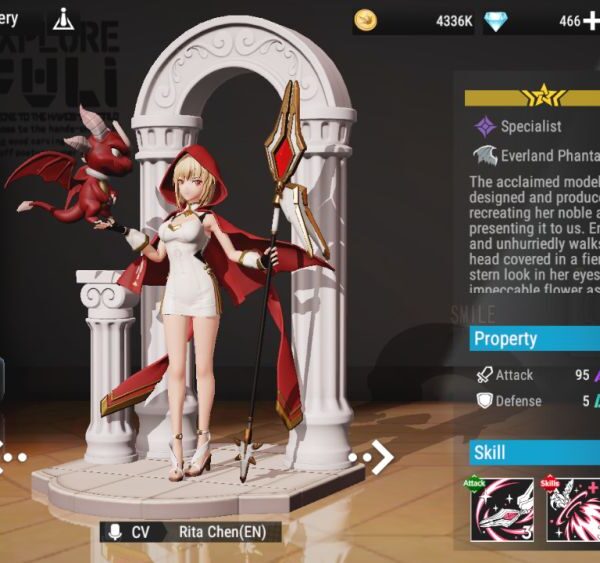Add more diamonds with the plus button
The width and height of the screenshot is (600, 563).
point(591,21)
